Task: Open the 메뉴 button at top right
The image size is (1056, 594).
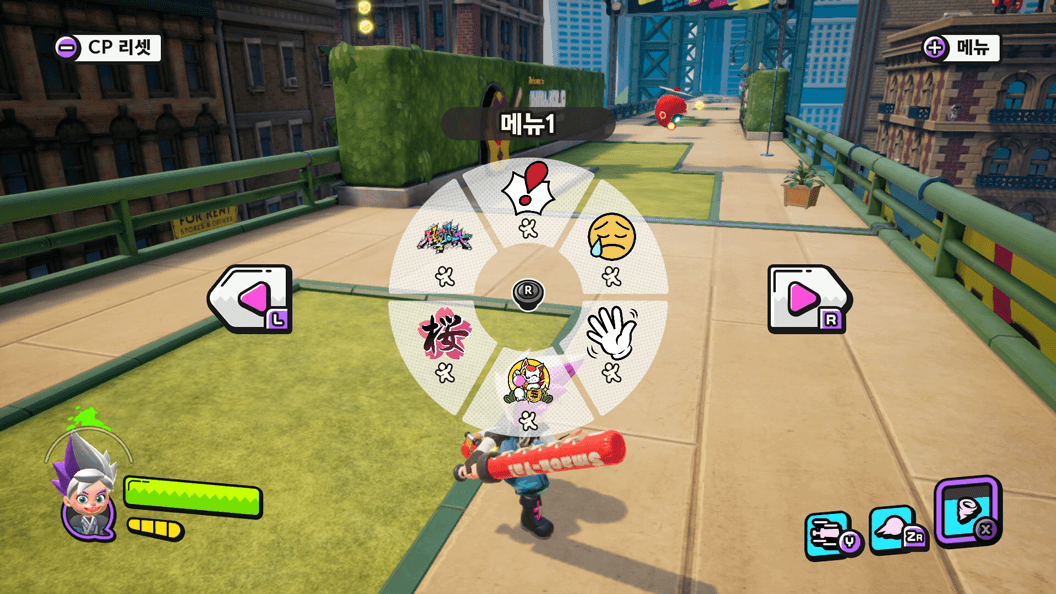Action: coord(960,47)
